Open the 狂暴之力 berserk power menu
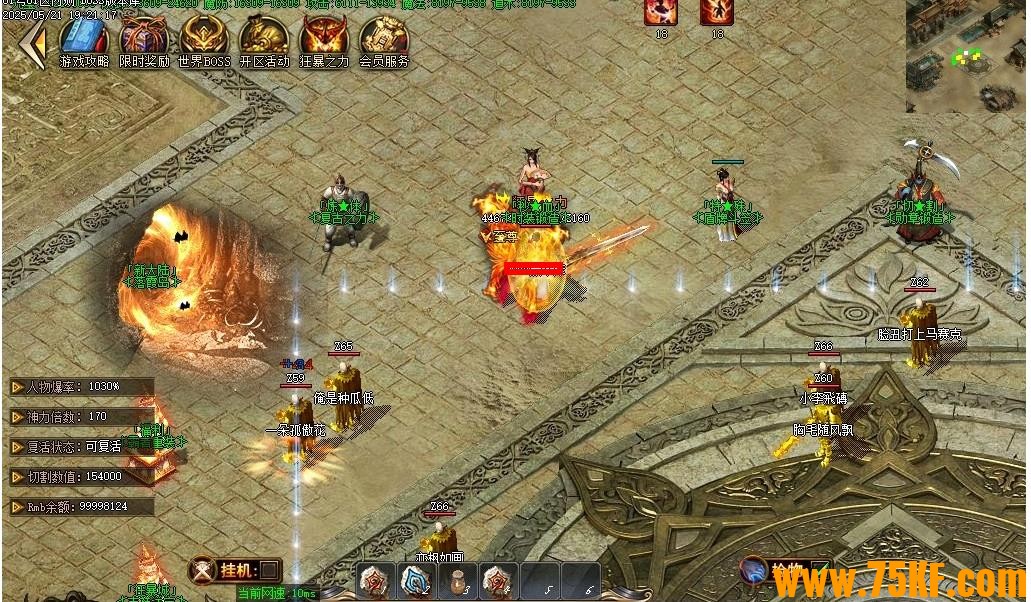The height and width of the screenshot is (602, 1031). (324, 39)
